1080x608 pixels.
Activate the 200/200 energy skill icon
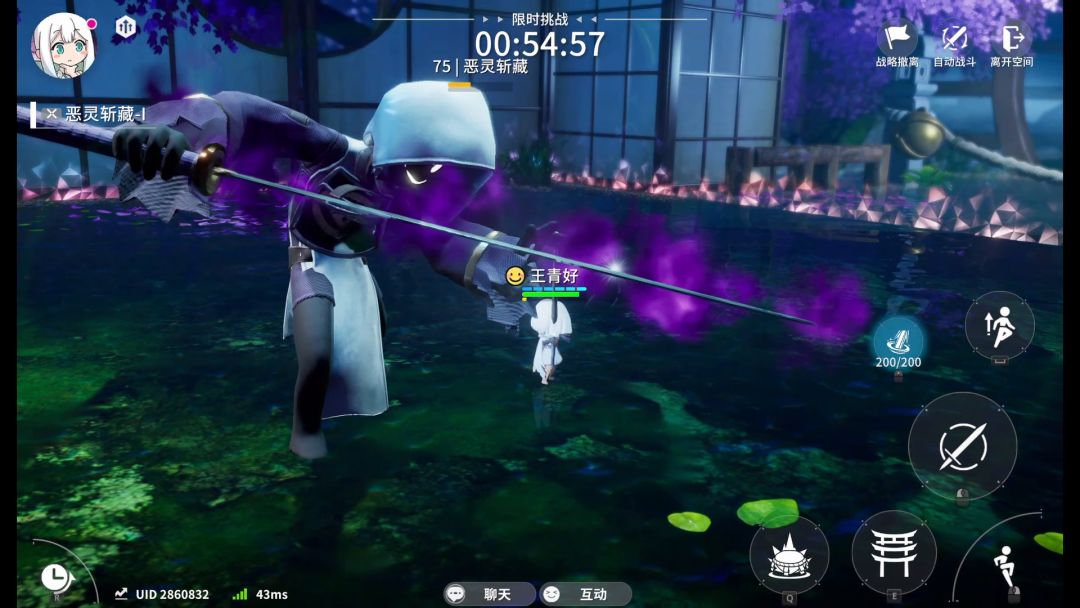point(898,337)
